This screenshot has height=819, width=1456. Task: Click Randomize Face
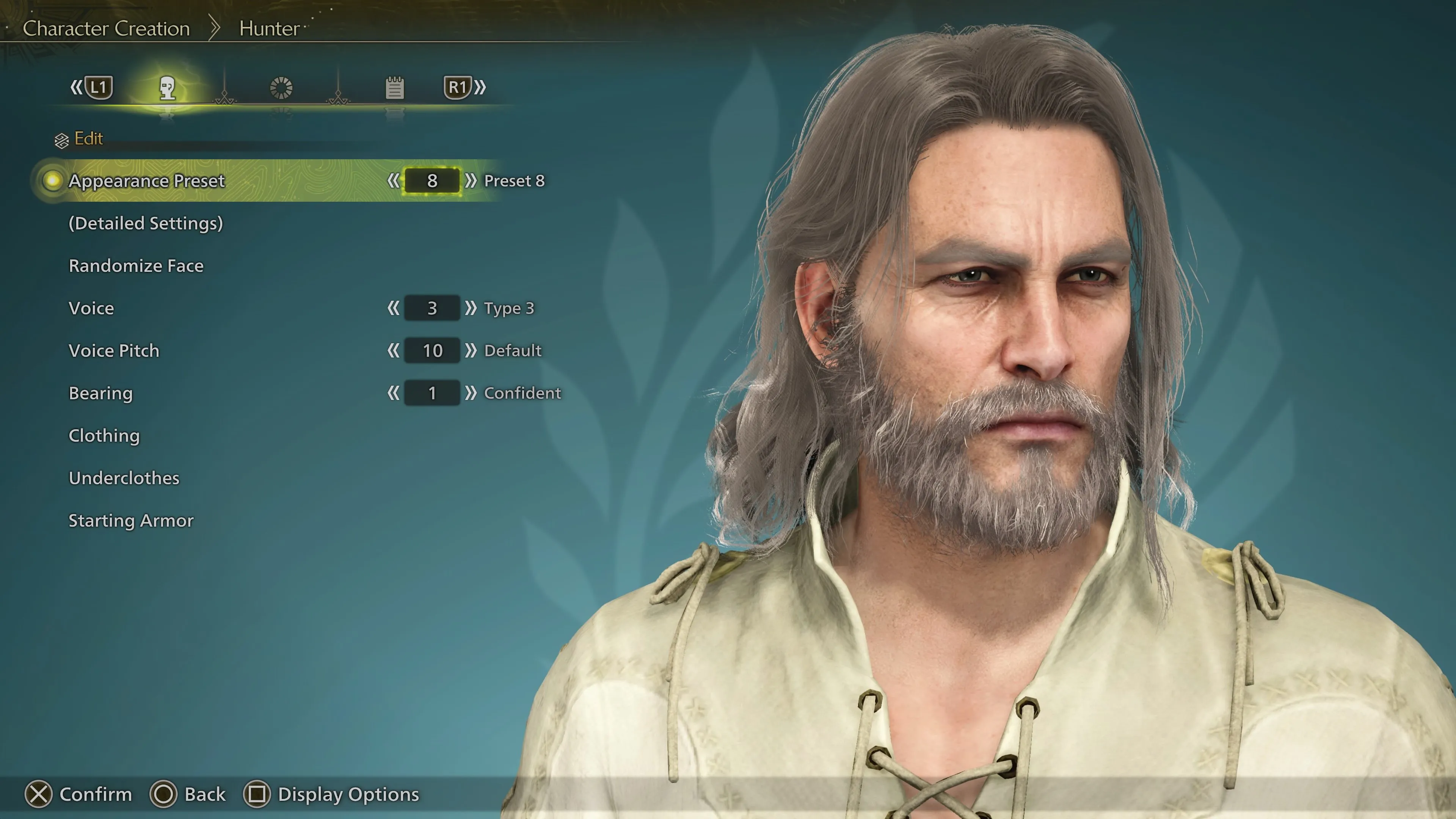(136, 266)
